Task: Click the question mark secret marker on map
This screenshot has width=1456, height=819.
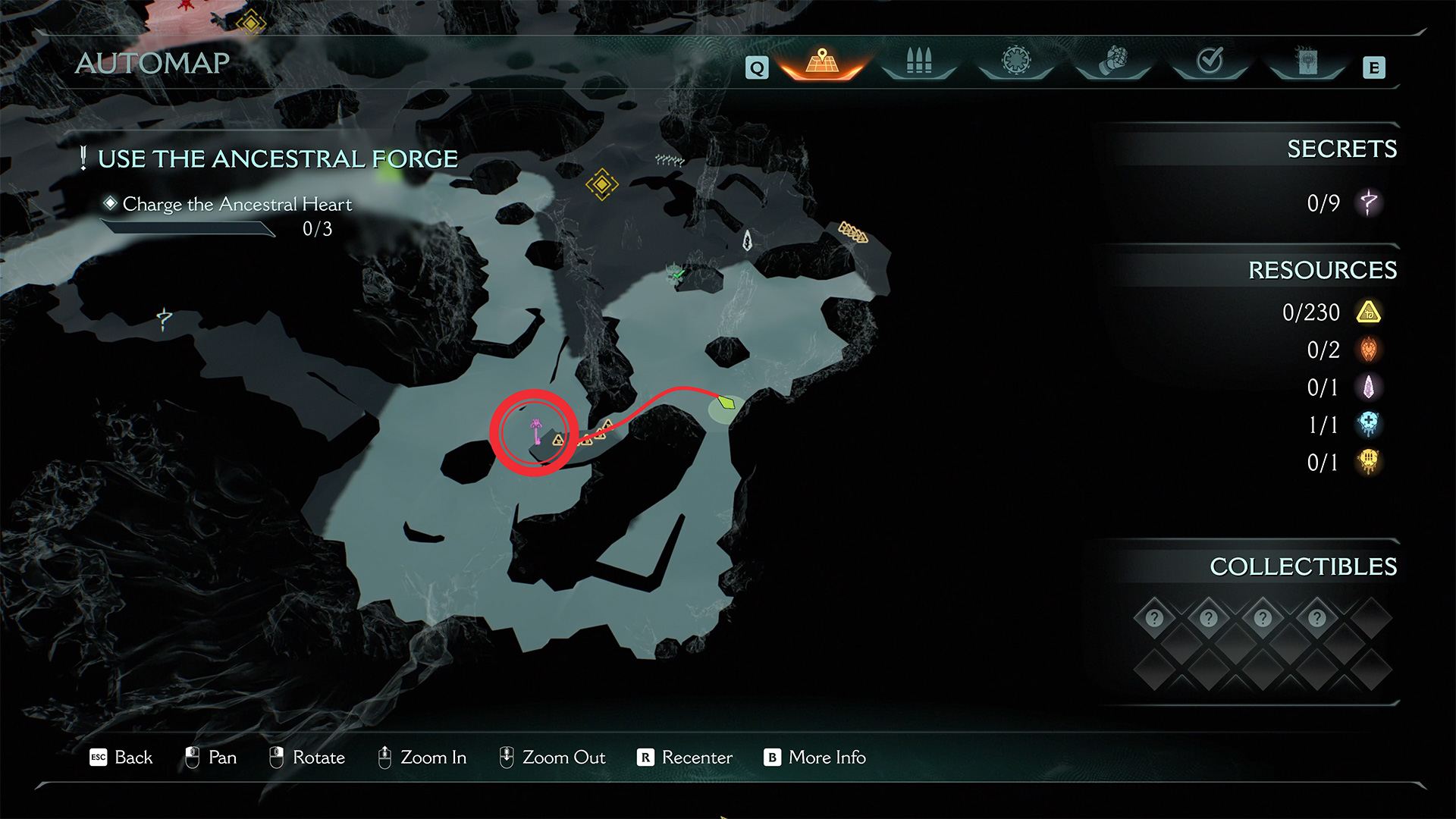Action: coord(164,319)
